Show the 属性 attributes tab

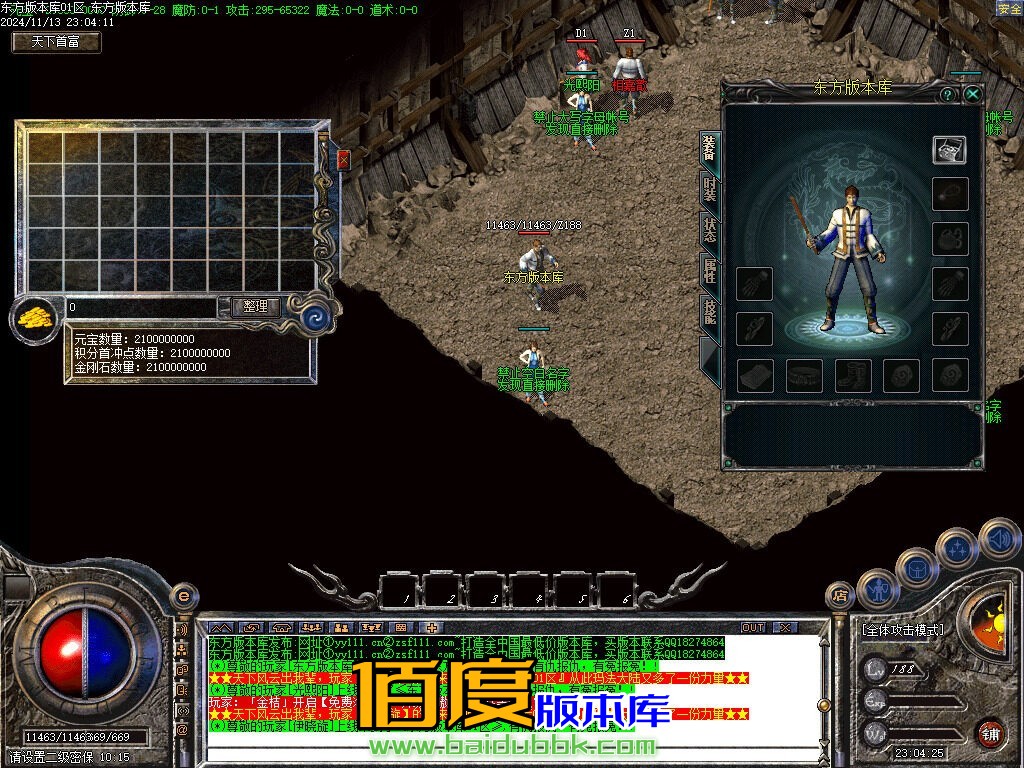point(708,271)
